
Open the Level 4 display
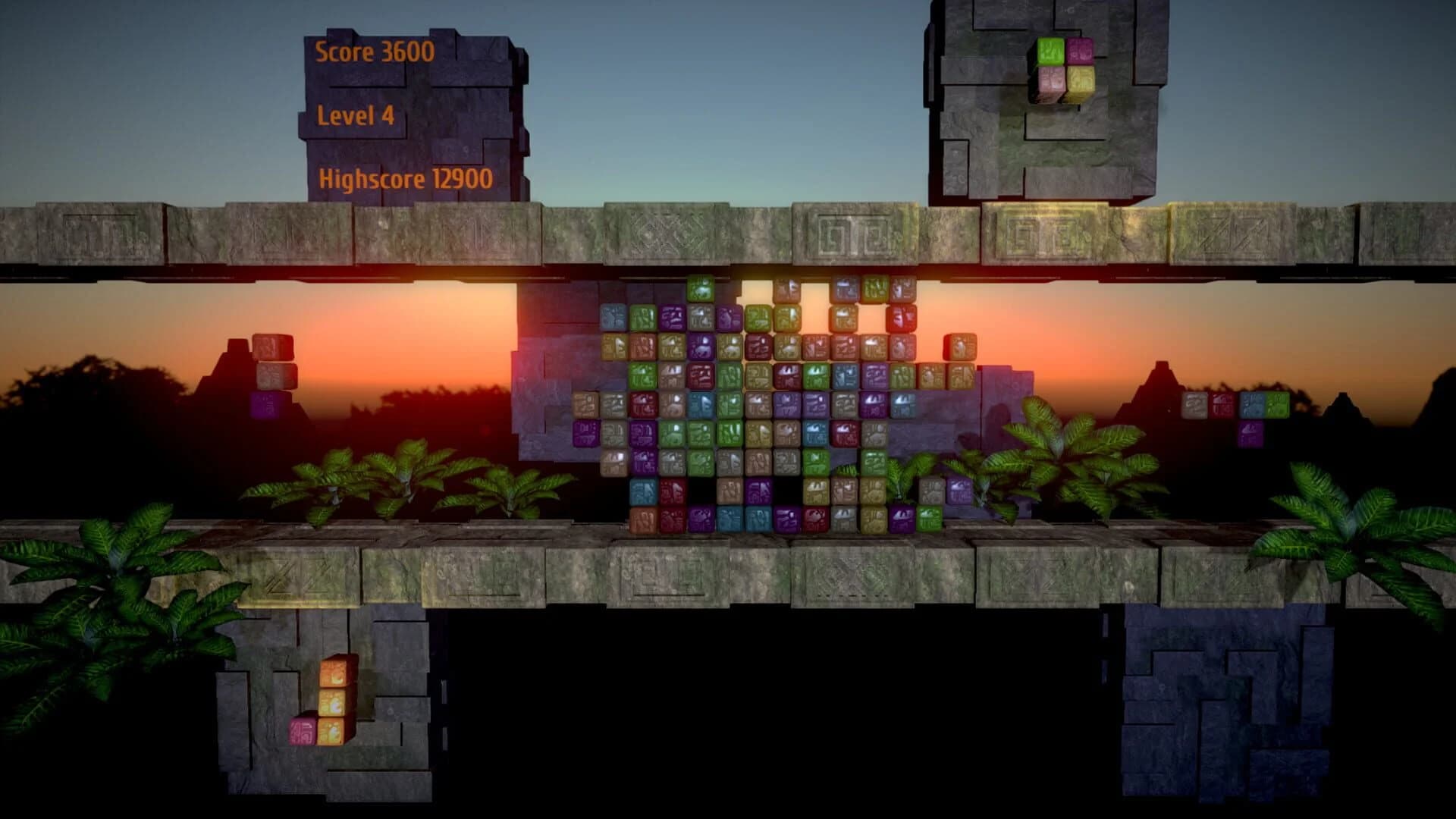point(355,115)
